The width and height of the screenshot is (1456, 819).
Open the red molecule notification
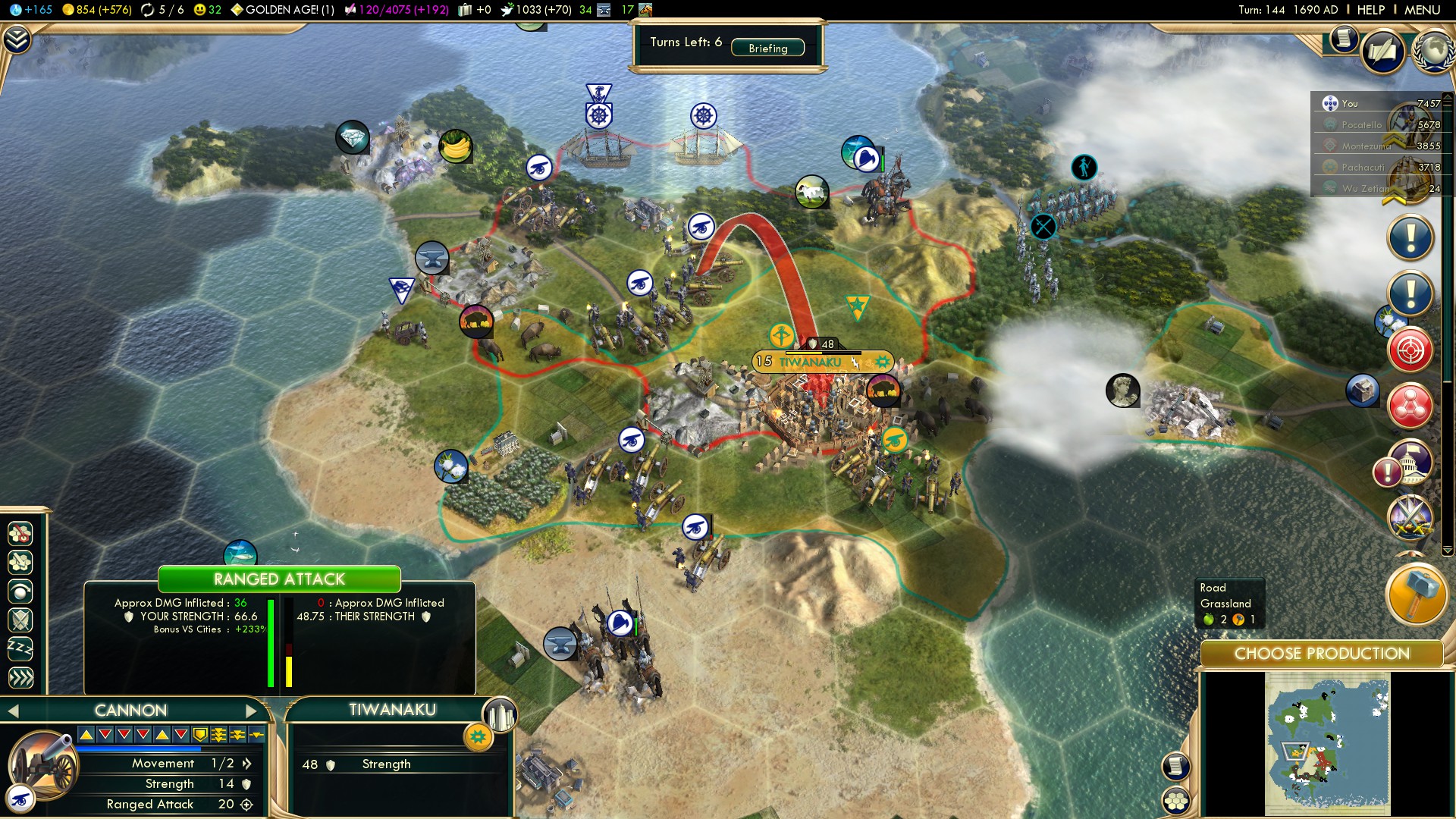(1410, 406)
